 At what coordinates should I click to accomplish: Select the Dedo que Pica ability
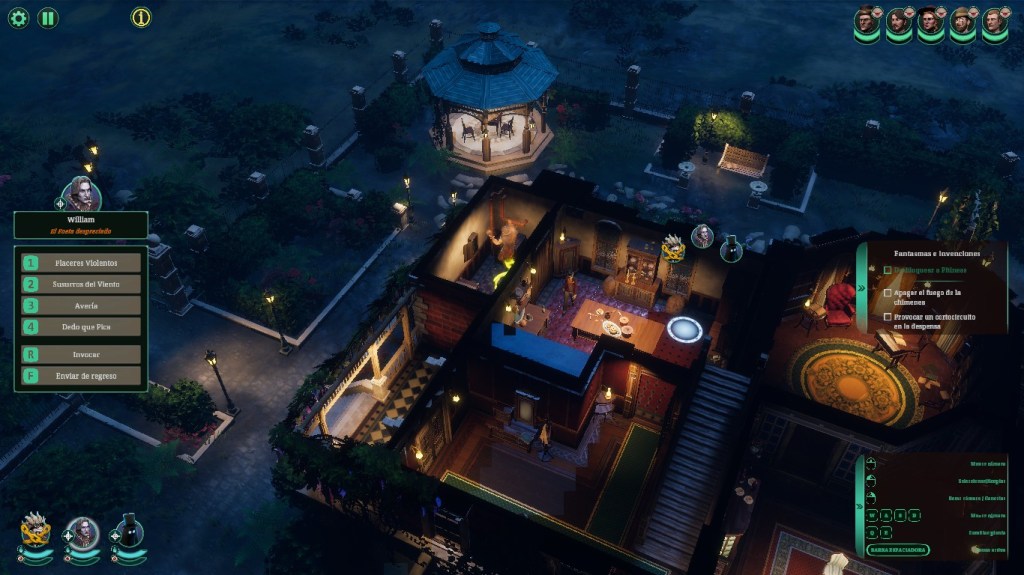tap(81, 326)
